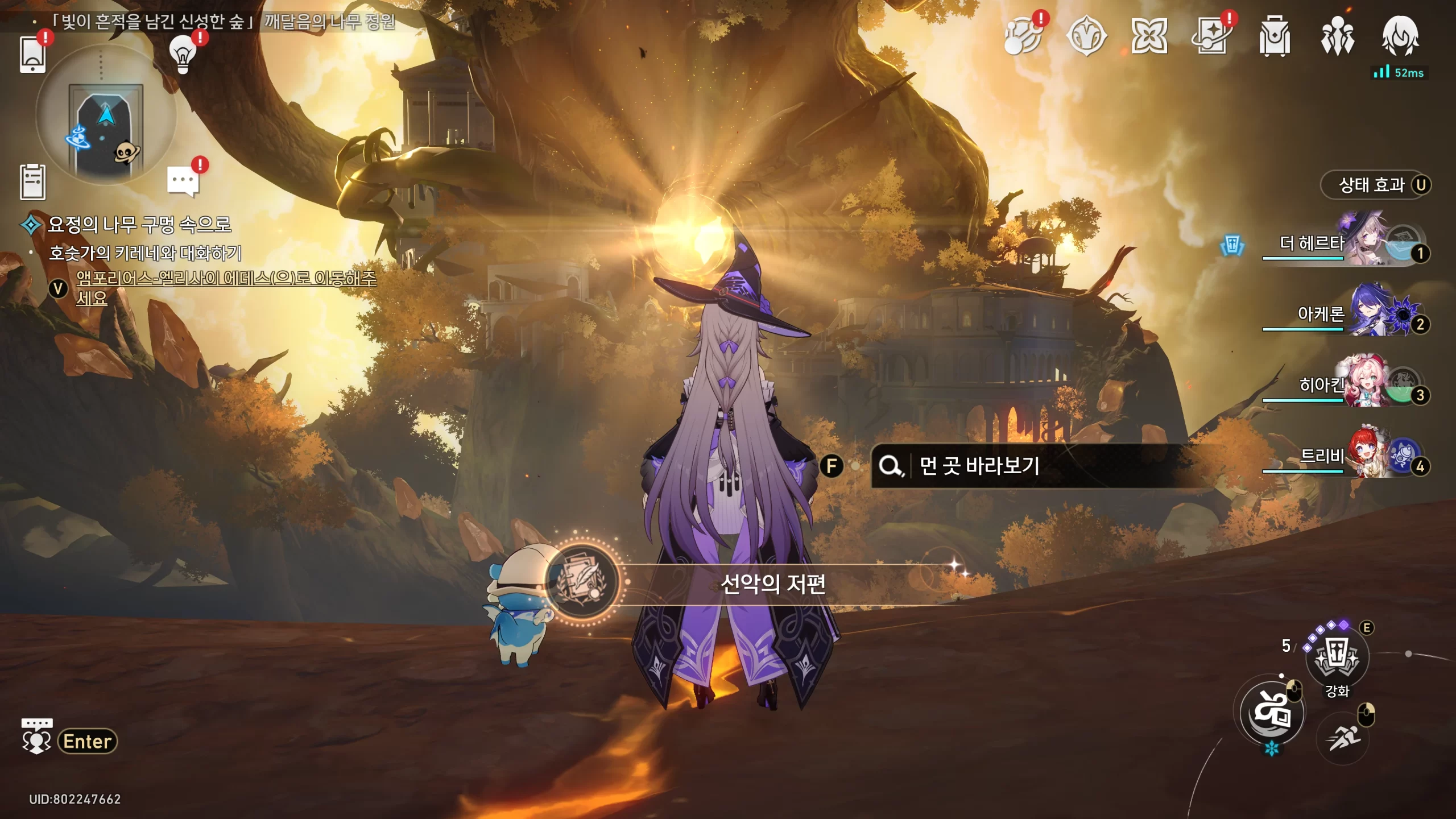The width and height of the screenshot is (1456, 819).
Task: Click the basic attack icon
Action: click(1272, 712)
